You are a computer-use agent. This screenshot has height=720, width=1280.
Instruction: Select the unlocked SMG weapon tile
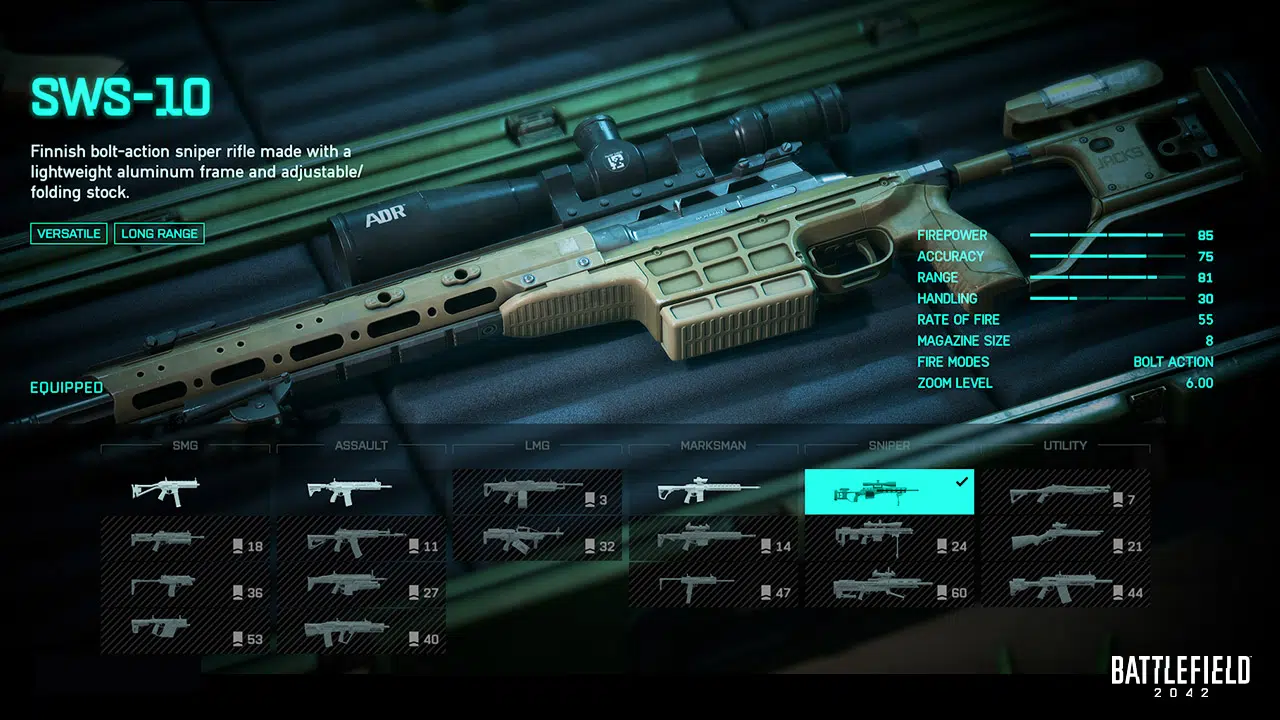185,492
